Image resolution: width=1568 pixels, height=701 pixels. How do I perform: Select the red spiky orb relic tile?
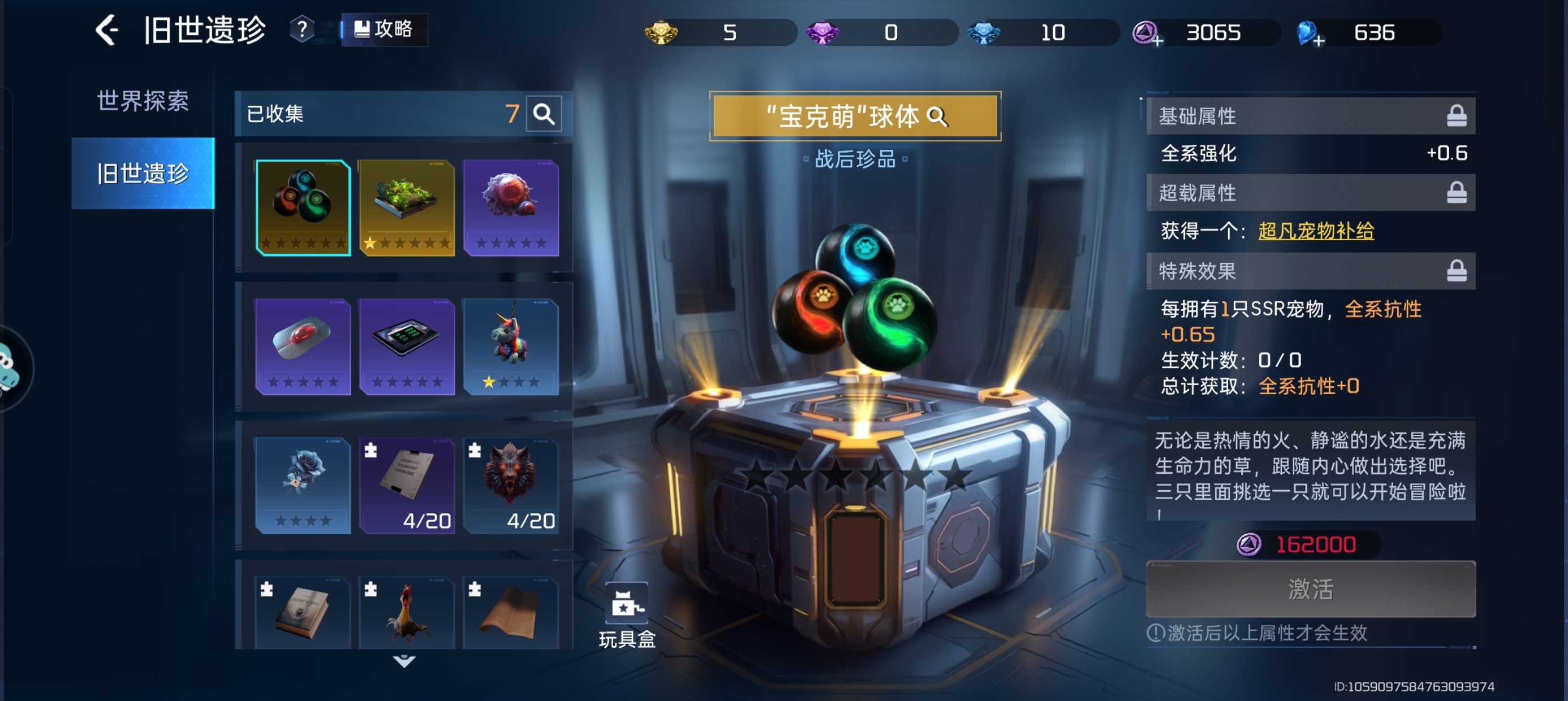click(511, 207)
